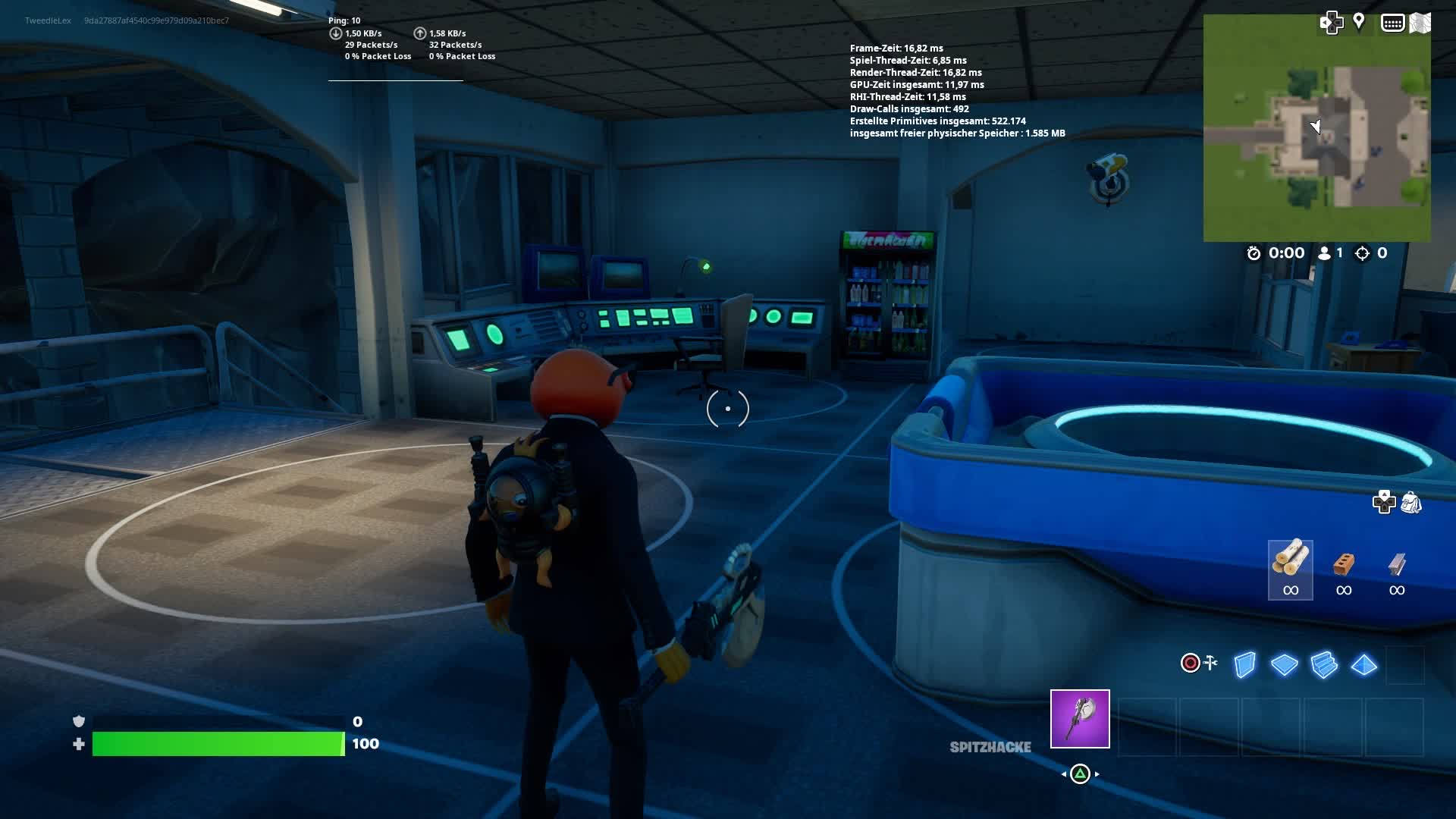Select the floor building piece icon

(x=1287, y=664)
